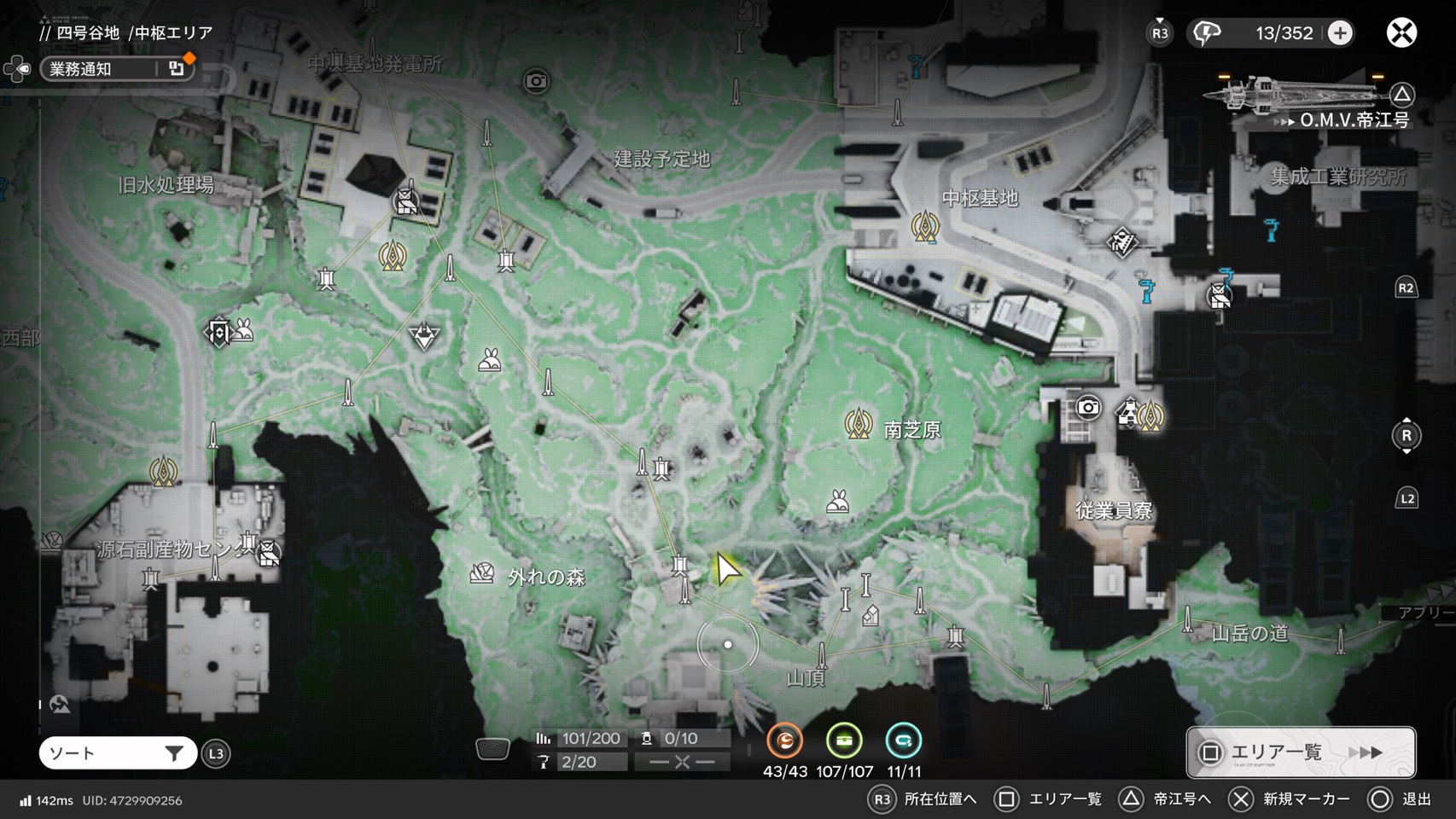This screenshot has width=1456, height=819.
Task: Open the エリア一覧 area list
Action: coord(1300,752)
